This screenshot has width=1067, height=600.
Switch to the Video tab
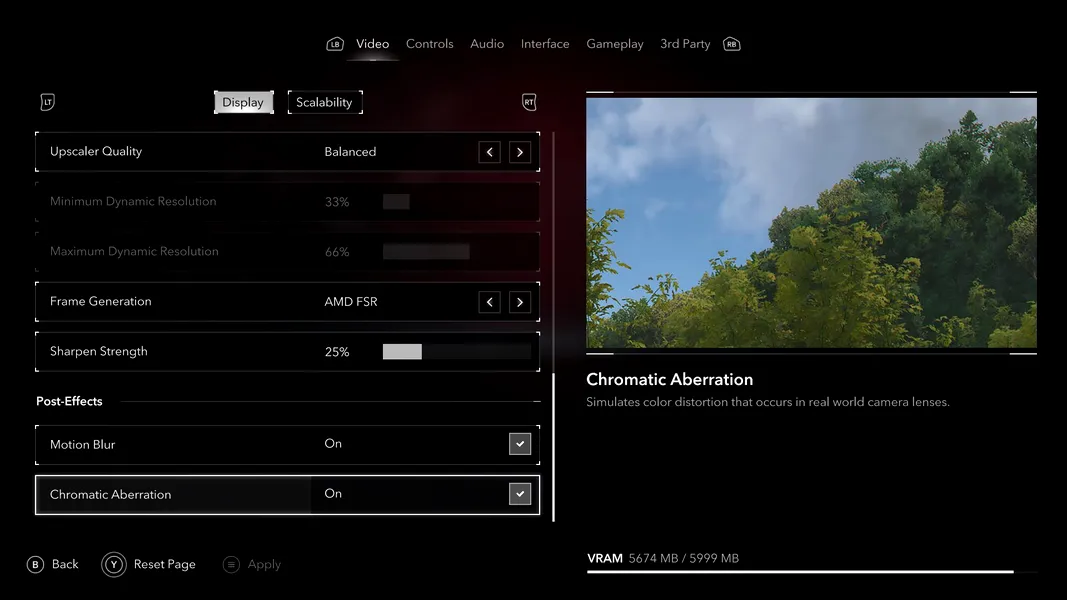point(372,44)
